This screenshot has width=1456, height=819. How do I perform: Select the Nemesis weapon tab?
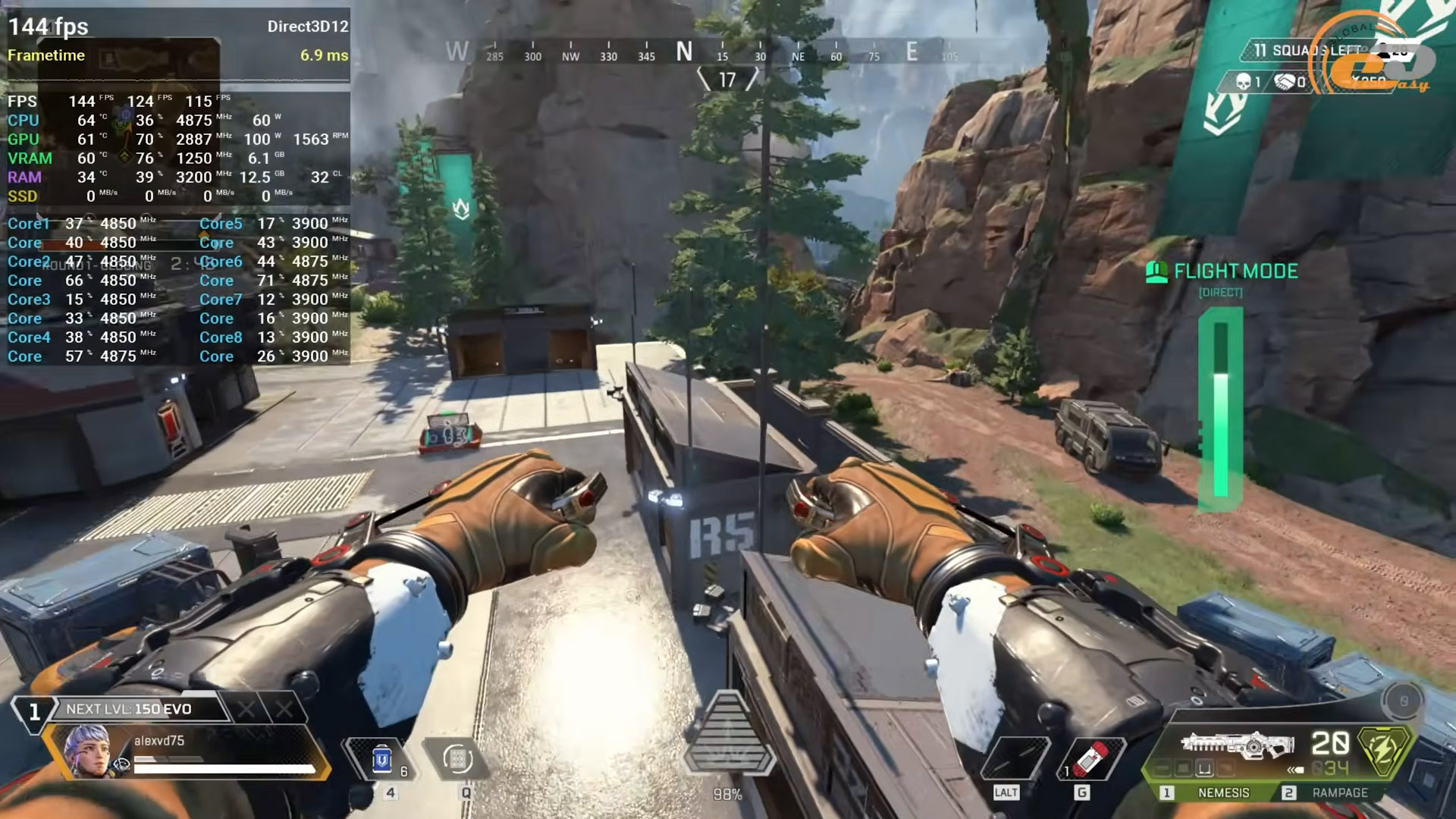pyautogui.click(x=1222, y=792)
